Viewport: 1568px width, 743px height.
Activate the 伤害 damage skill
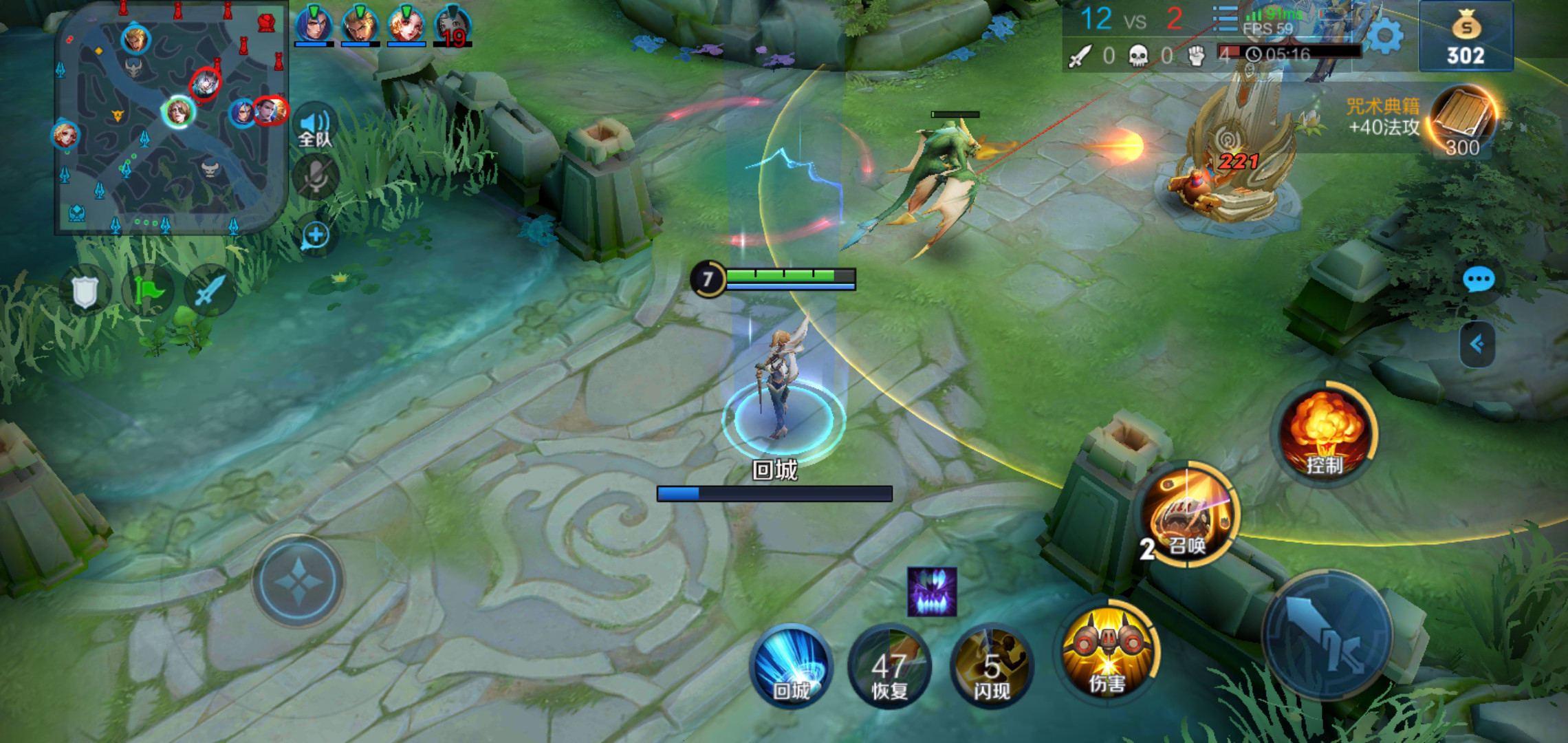[x=1107, y=652]
